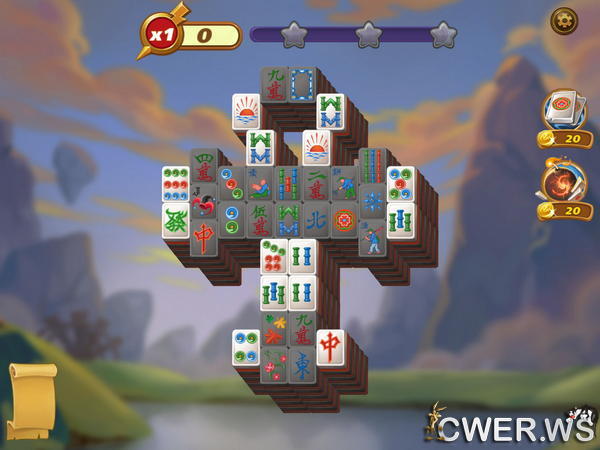Choose the blue East wind tile

pyautogui.click(x=302, y=363)
